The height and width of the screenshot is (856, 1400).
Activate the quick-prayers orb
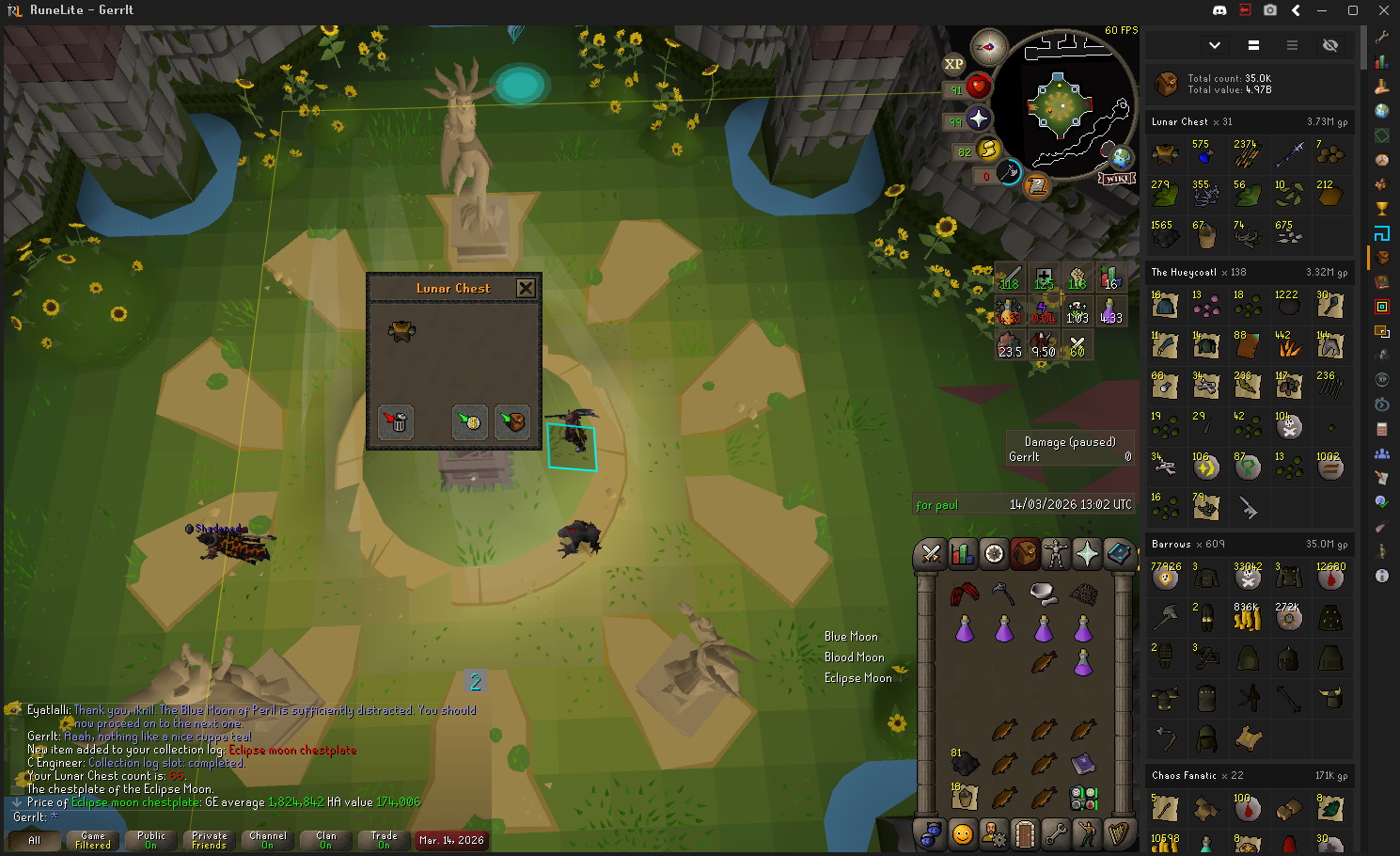coord(978,119)
